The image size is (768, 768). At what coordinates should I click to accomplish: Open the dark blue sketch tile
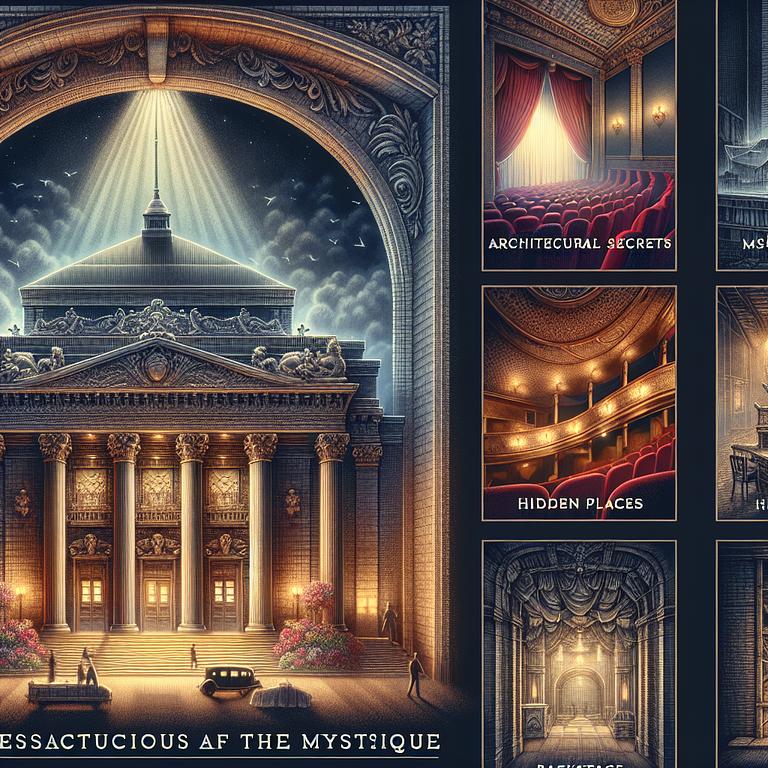(742, 135)
